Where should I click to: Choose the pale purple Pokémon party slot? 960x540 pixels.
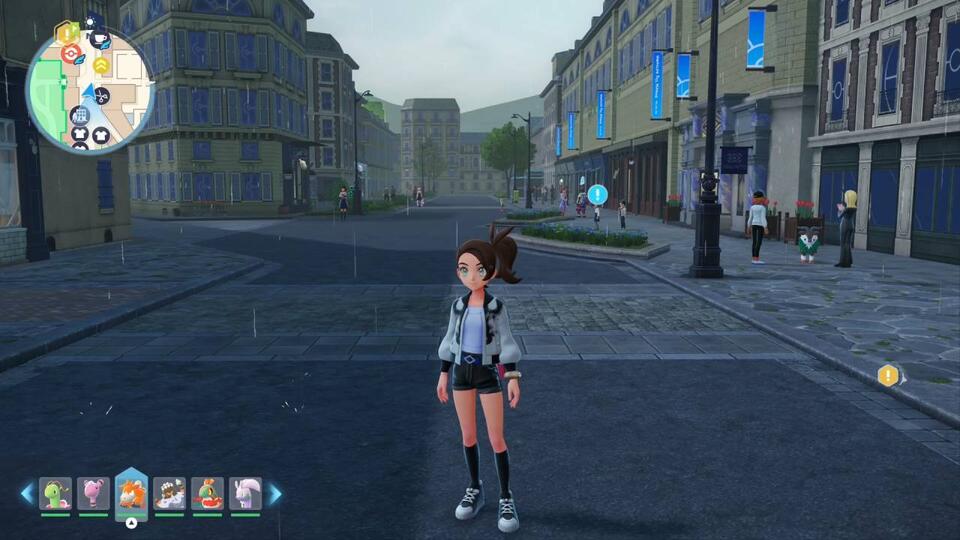point(245,493)
